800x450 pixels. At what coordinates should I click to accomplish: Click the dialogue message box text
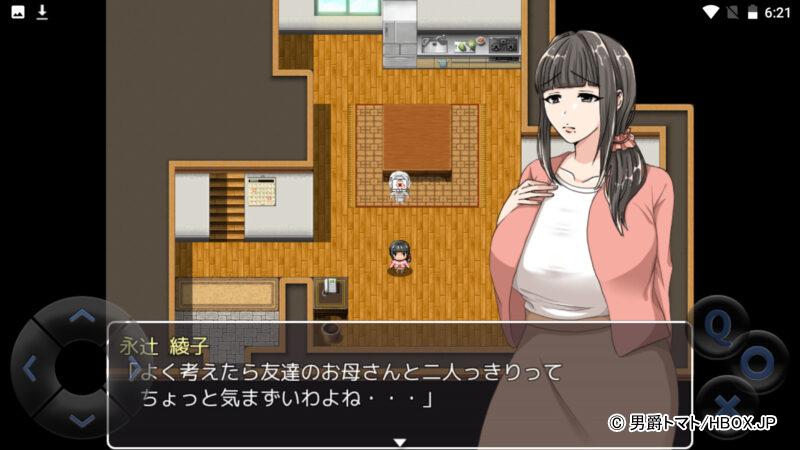350,383
